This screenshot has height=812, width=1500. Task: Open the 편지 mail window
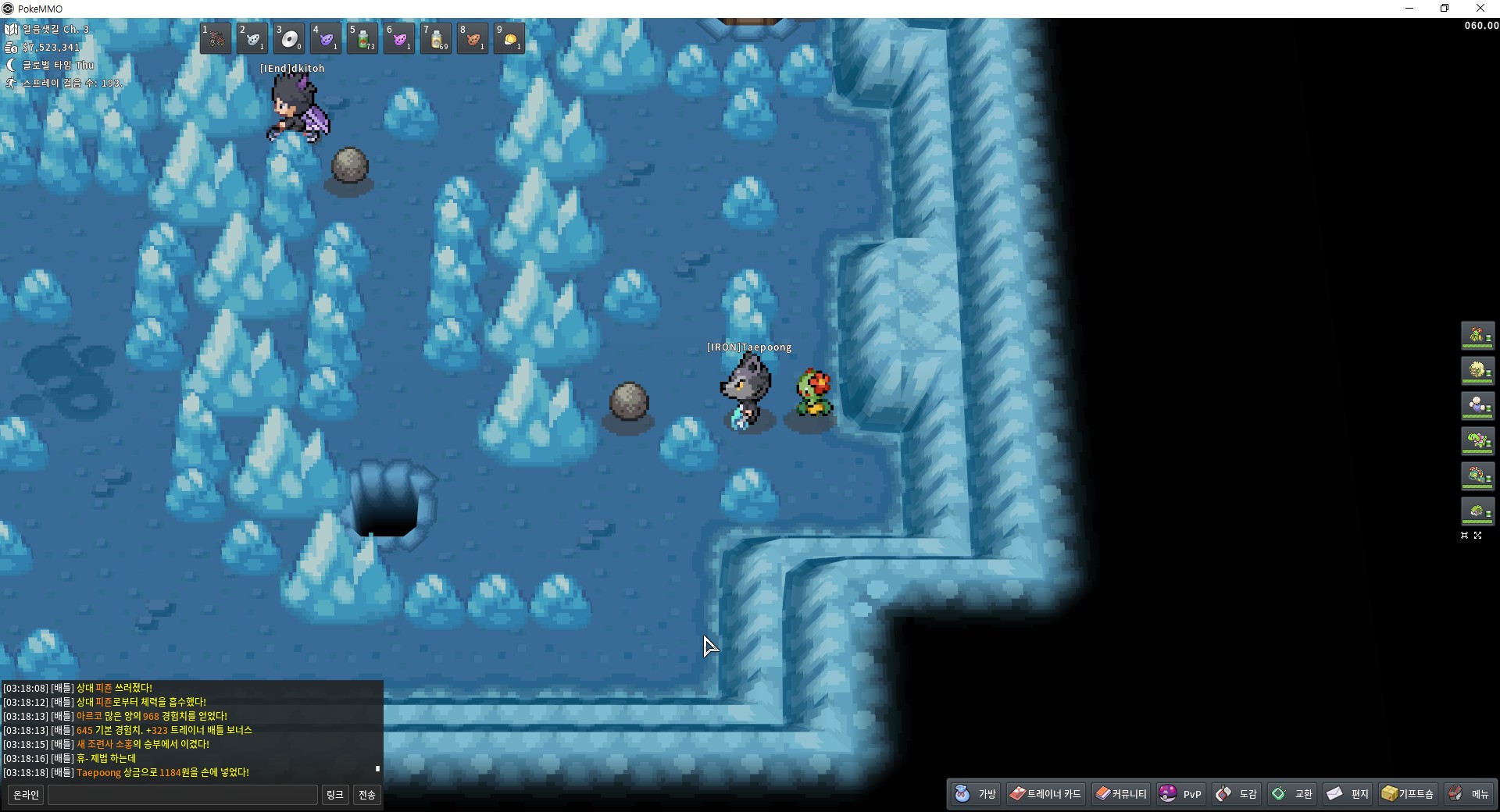click(1348, 794)
